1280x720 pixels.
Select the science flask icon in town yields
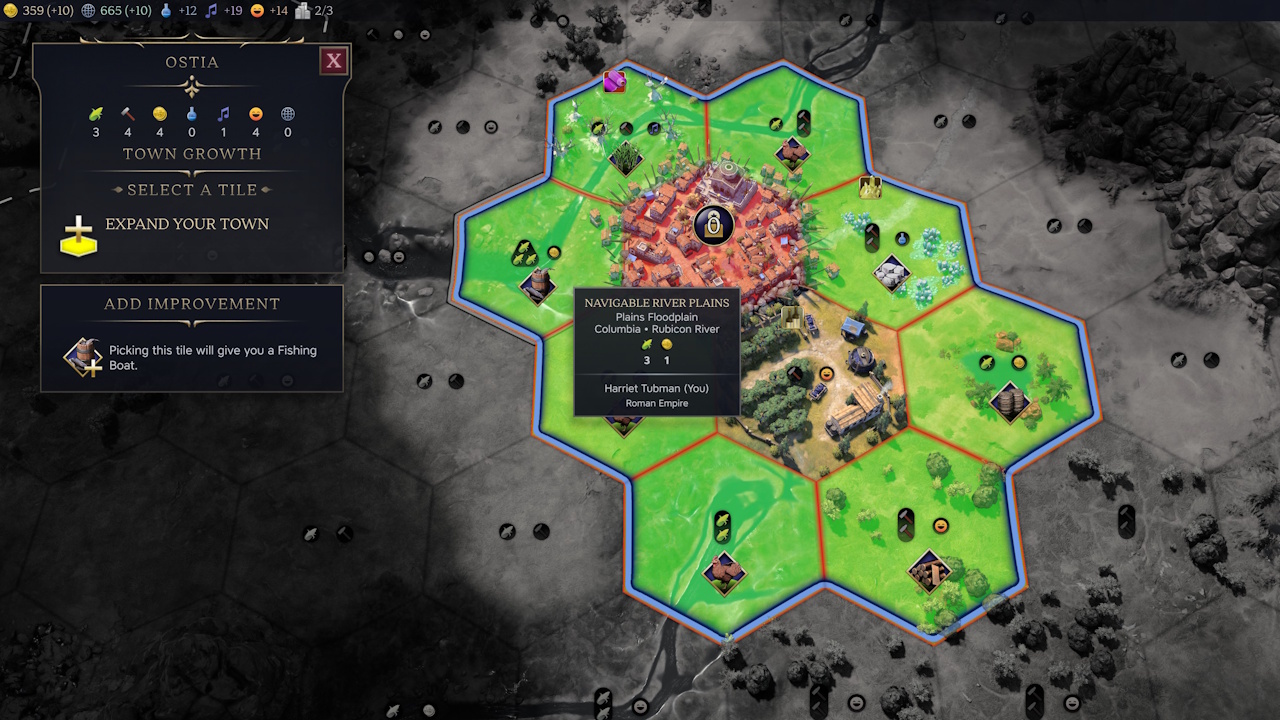191,113
